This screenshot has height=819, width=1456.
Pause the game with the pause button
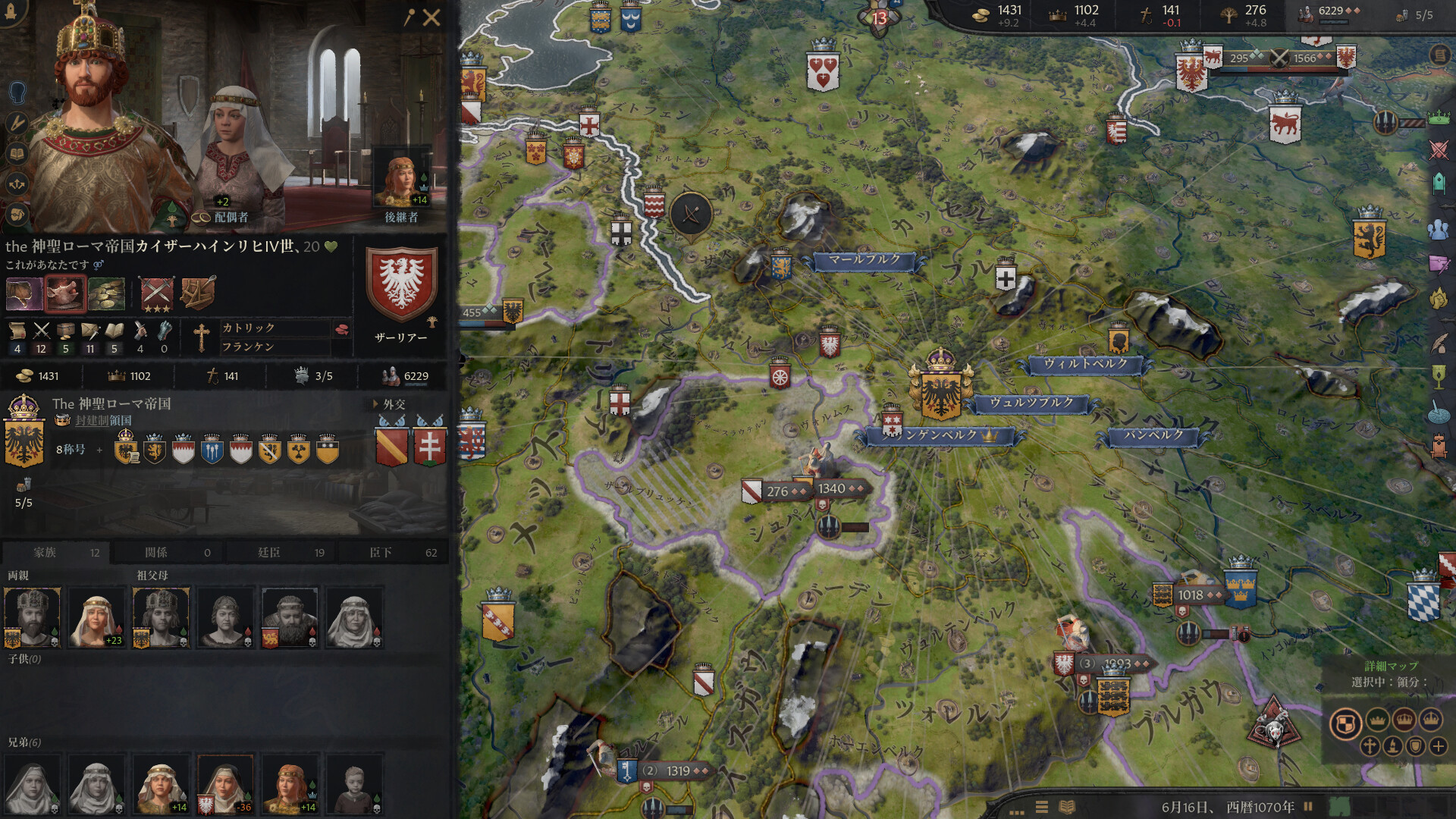[x=1308, y=805]
